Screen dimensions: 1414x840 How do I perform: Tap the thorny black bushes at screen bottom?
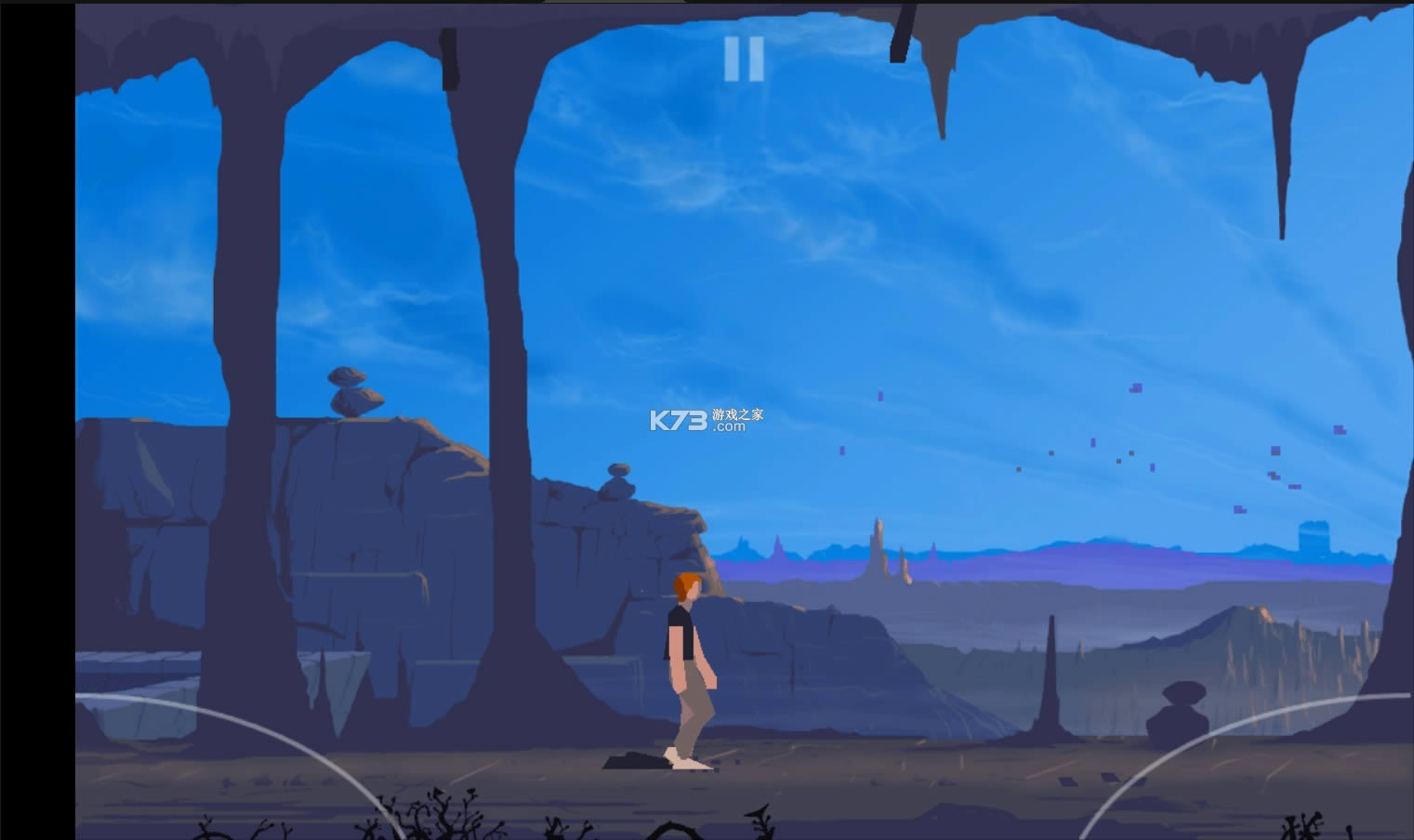[x=446, y=818]
